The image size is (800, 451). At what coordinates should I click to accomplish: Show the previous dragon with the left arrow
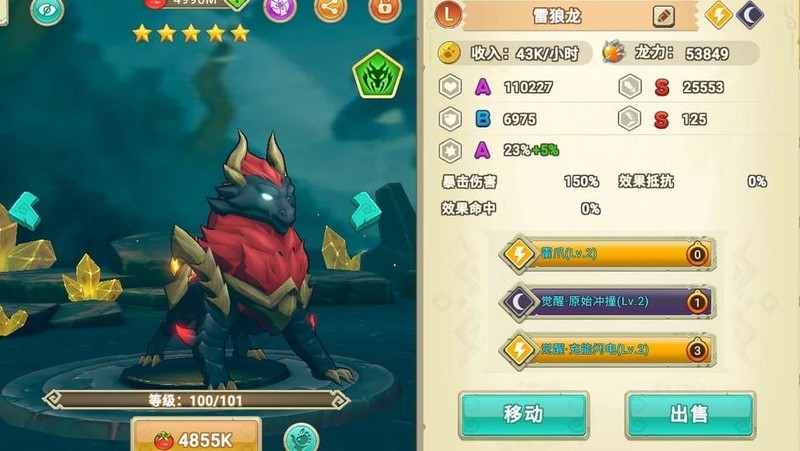coord(23,211)
